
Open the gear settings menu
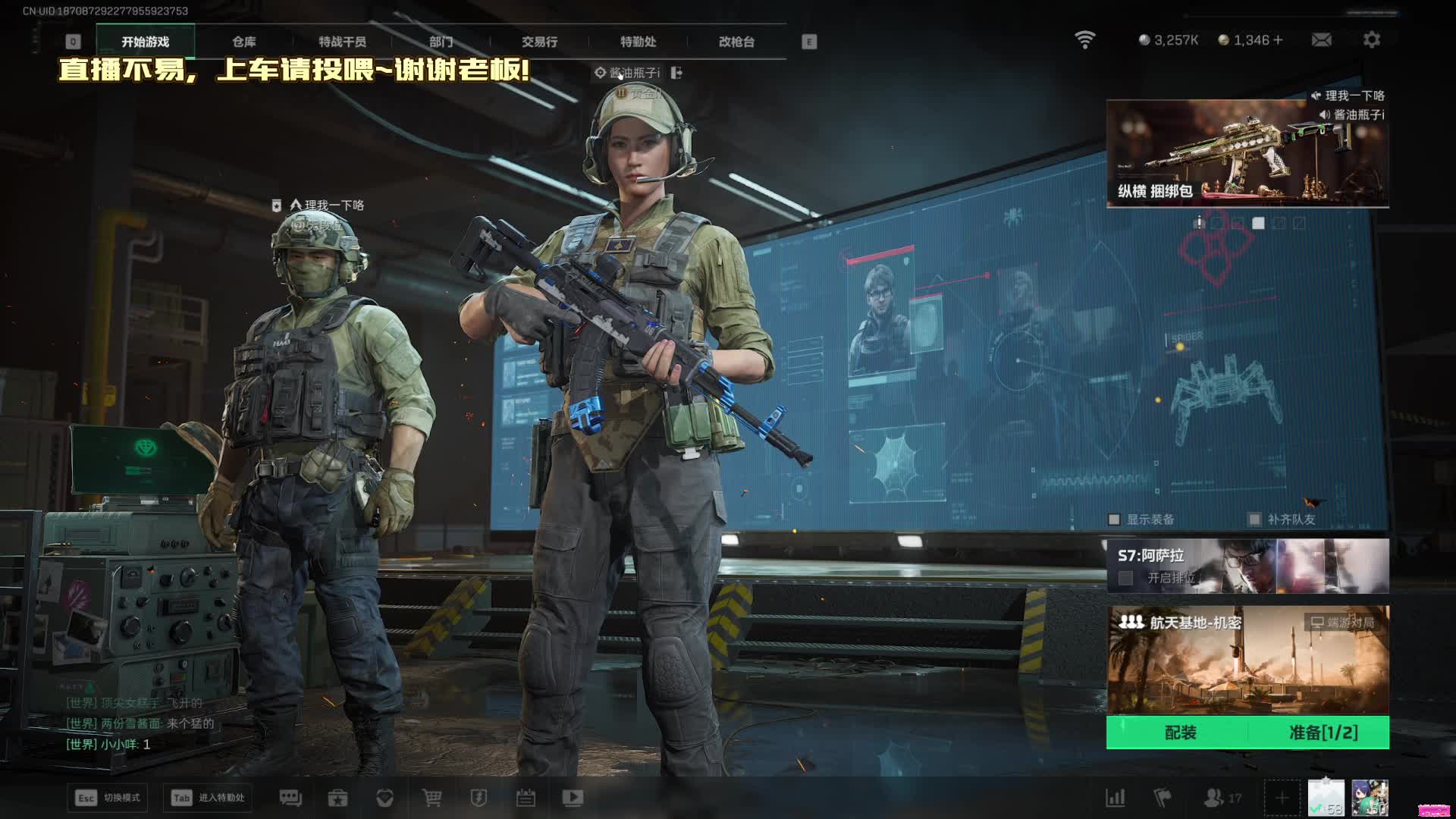pos(1371,39)
